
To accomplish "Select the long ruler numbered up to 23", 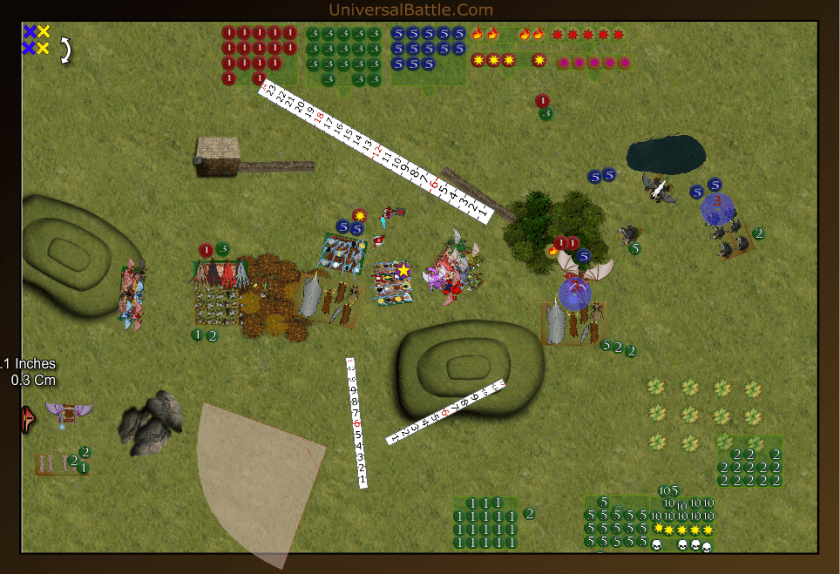I will point(375,150).
